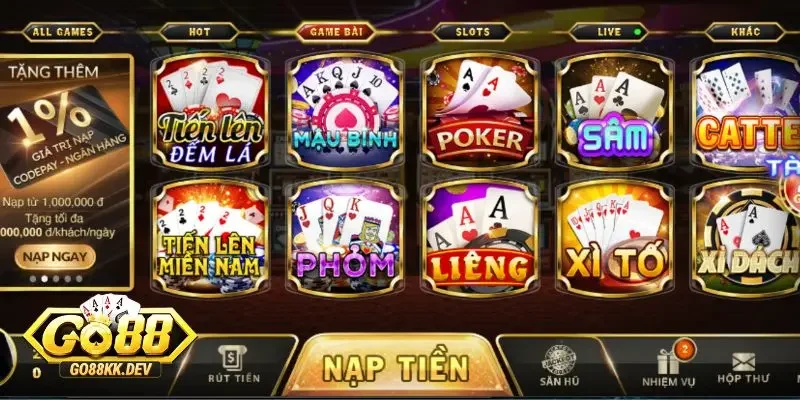Open the Nạp Tiền deposit button
This screenshot has height=400, width=800.
pos(396,367)
